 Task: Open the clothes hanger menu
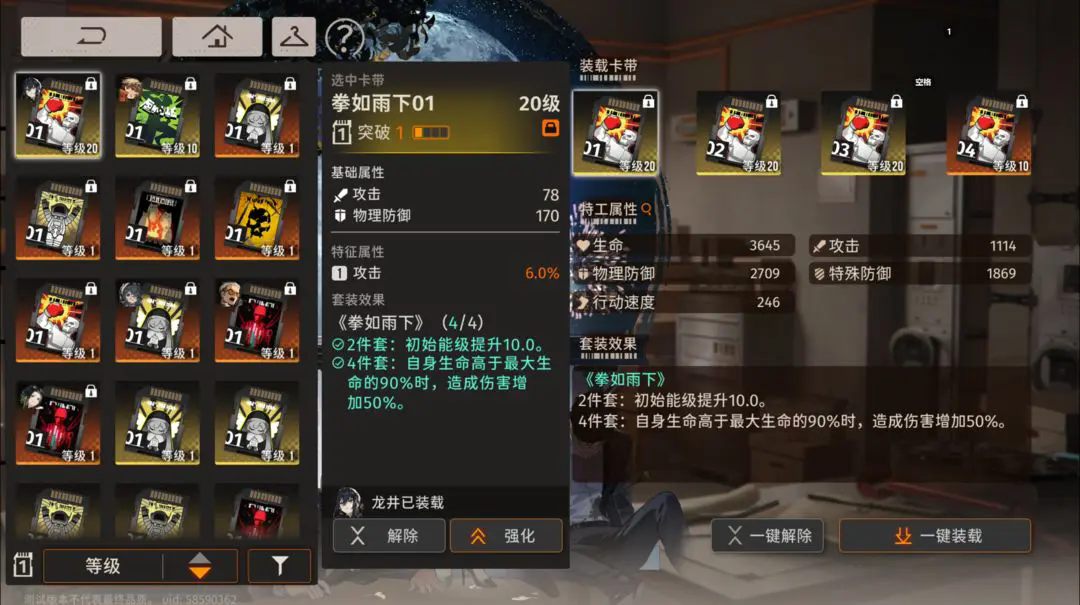[x=293, y=37]
